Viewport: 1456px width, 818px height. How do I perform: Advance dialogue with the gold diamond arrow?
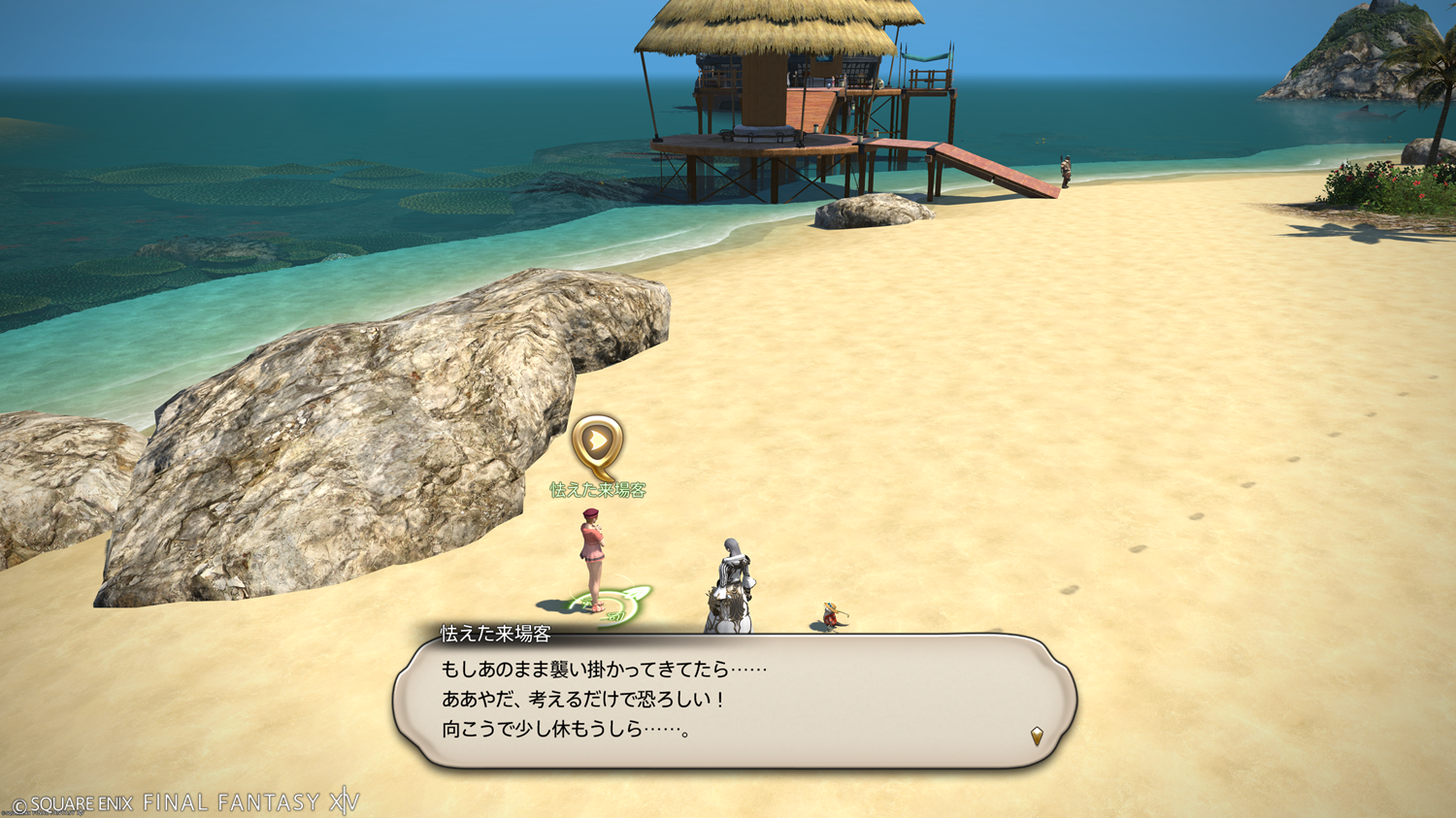(1037, 736)
